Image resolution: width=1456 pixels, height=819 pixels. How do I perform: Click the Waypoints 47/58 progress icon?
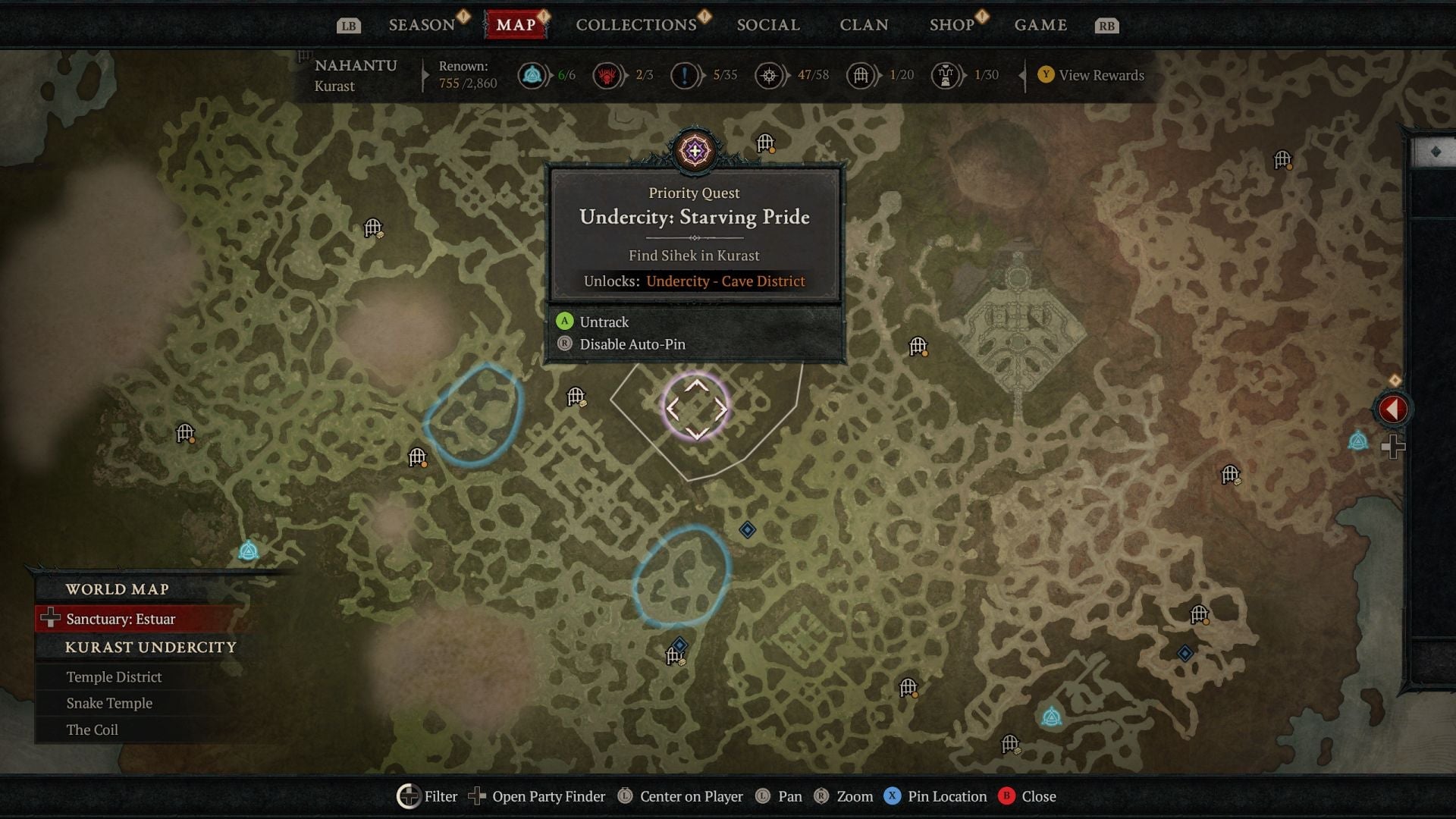(x=770, y=75)
